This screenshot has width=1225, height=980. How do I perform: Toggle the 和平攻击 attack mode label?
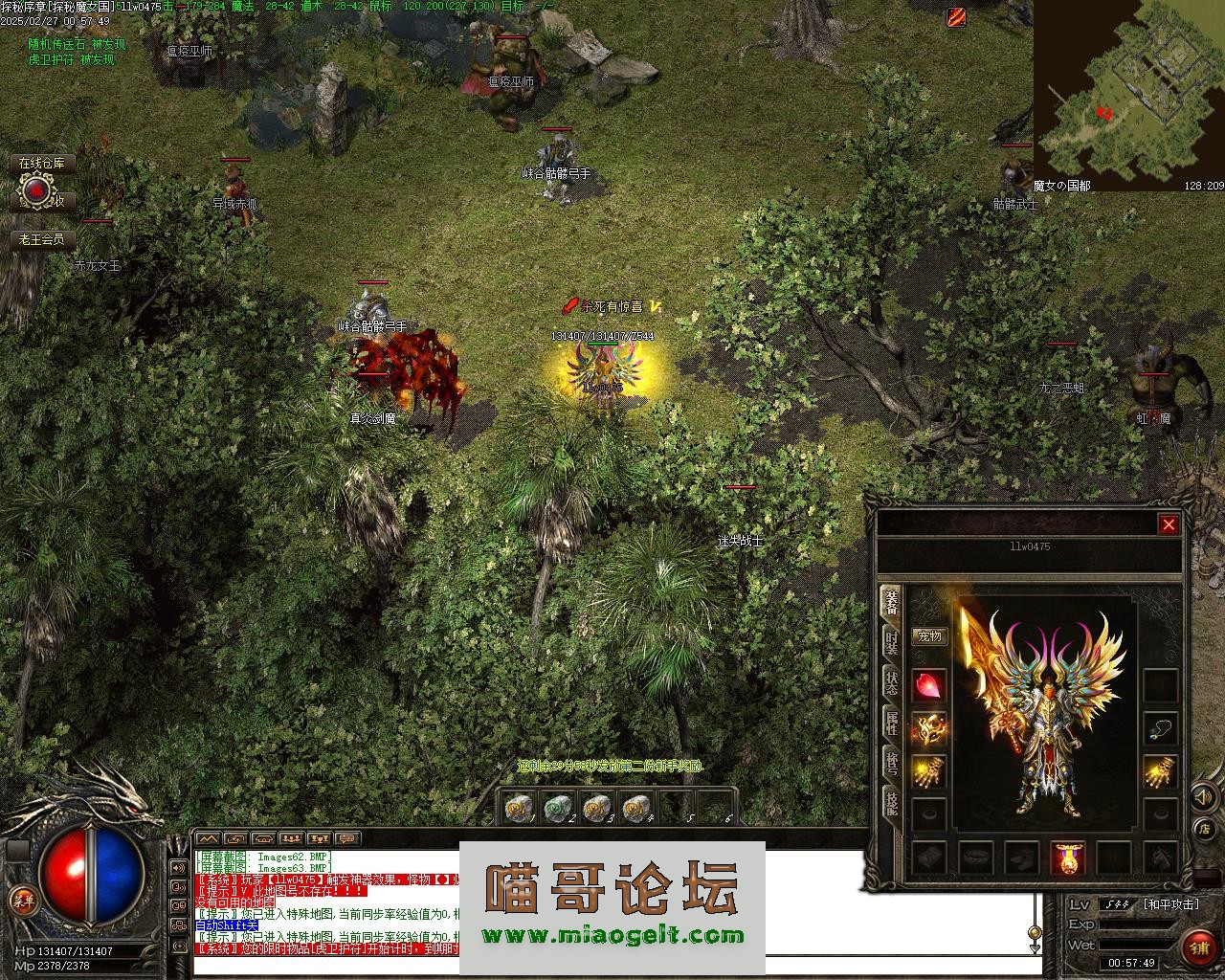point(1170,904)
